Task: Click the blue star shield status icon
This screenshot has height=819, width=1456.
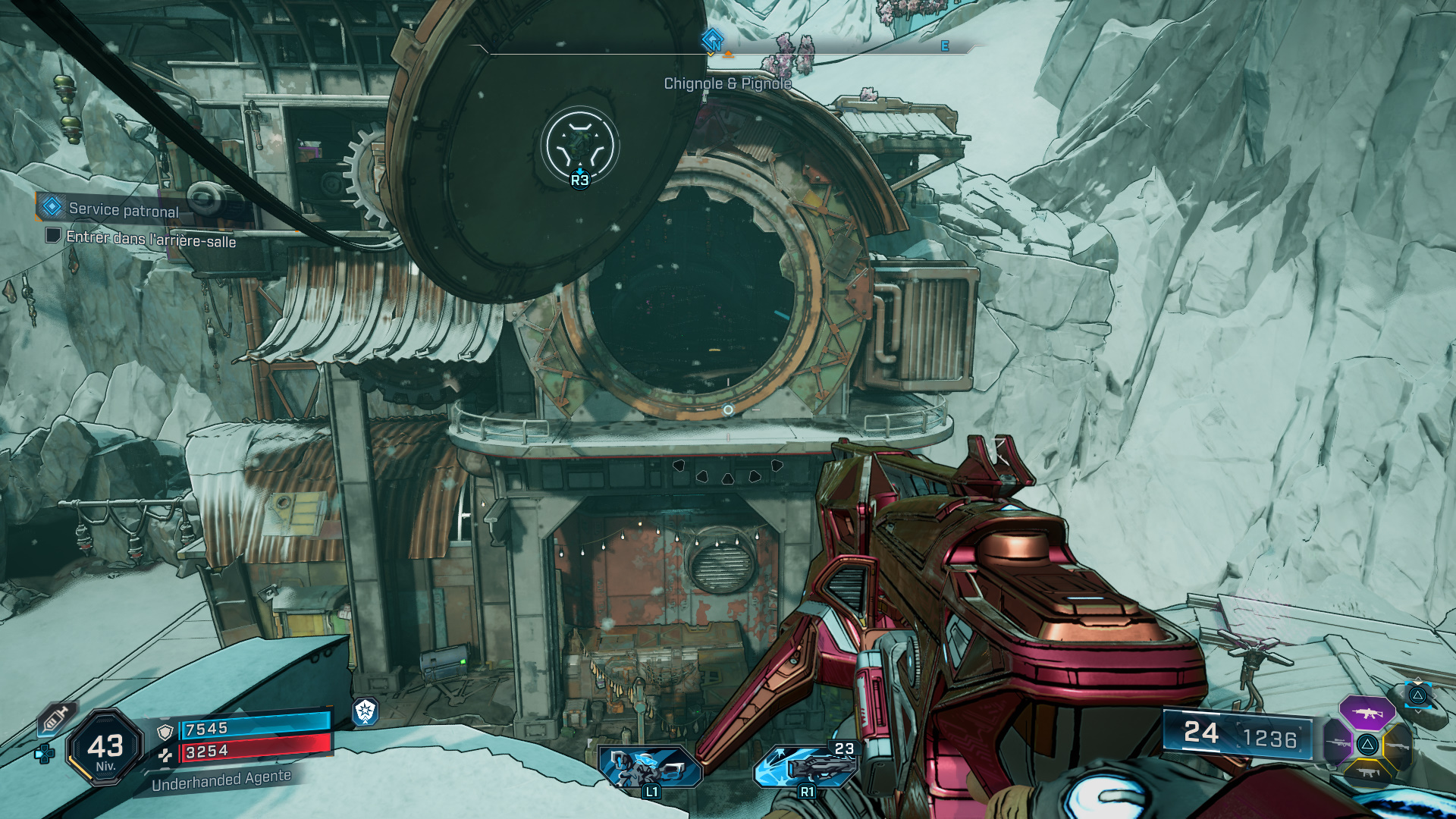Action: [366, 711]
